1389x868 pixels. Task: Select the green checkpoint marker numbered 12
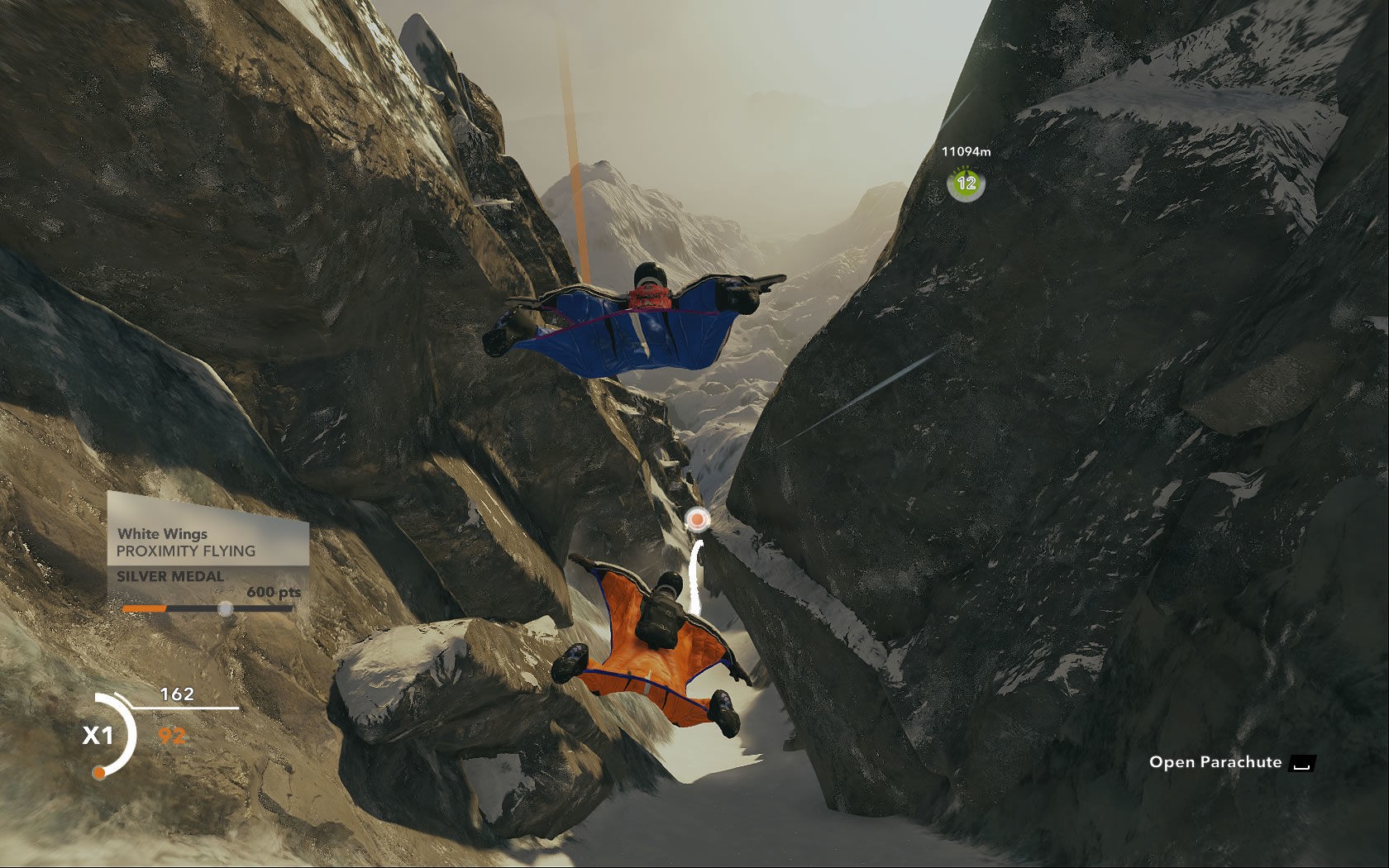click(966, 184)
